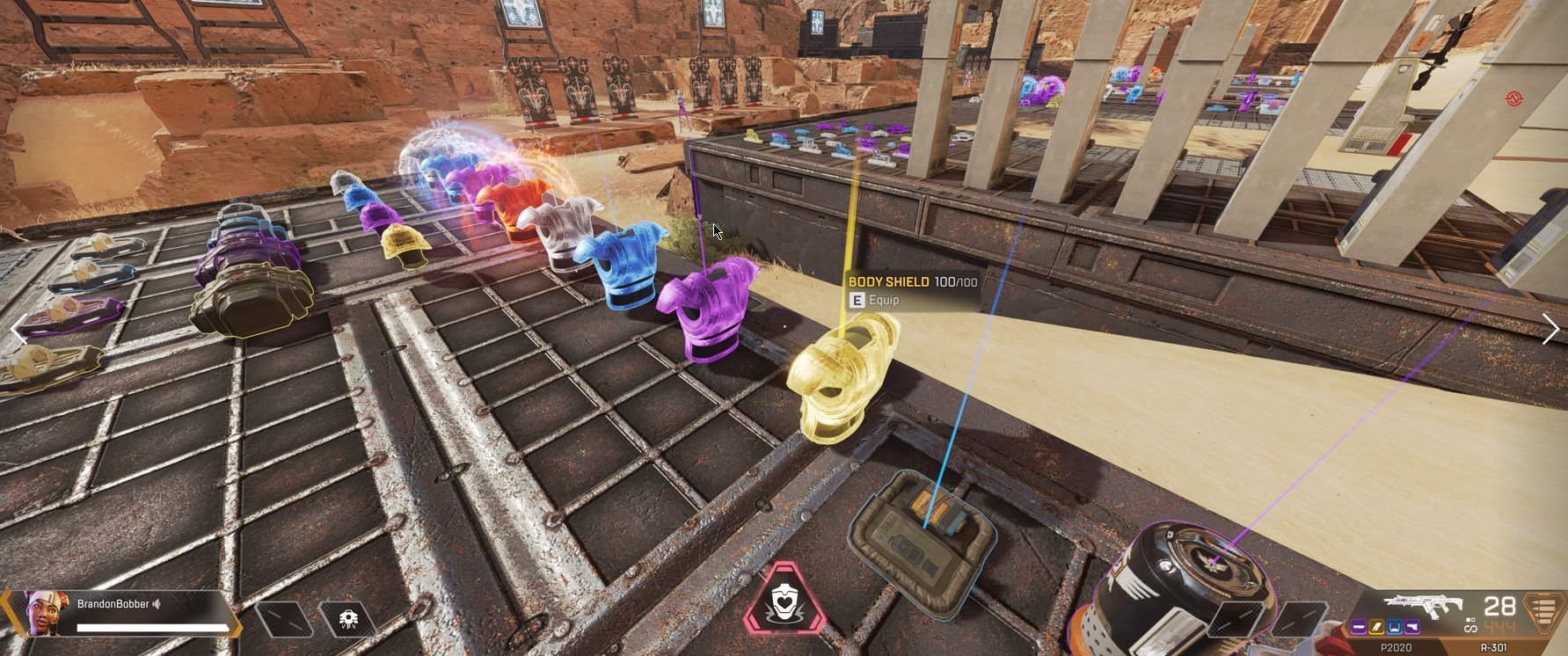This screenshot has height=656, width=1568.
Task: Click the purple barrel attachment icon
Action: click(1360, 626)
